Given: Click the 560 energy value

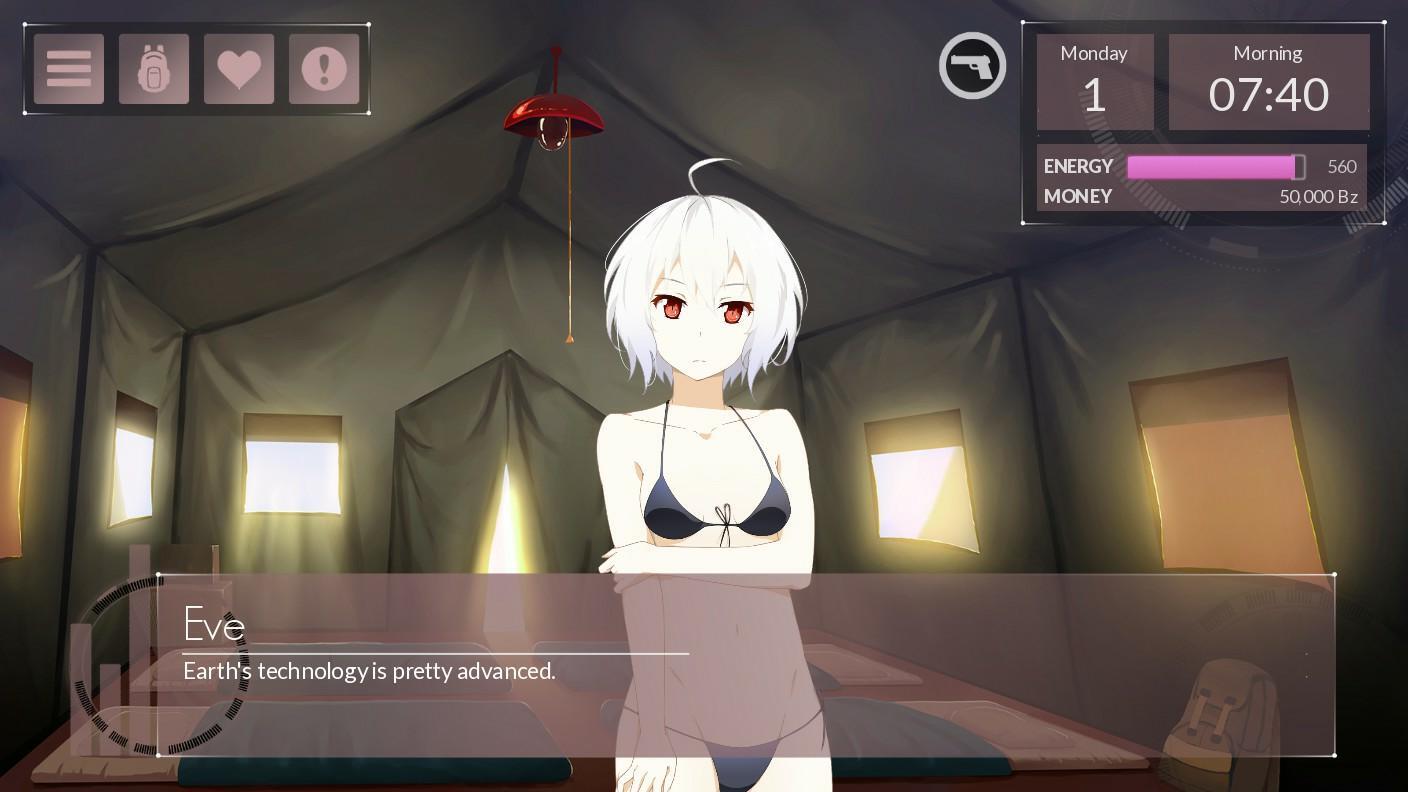Looking at the screenshot, I should tap(1341, 166).
